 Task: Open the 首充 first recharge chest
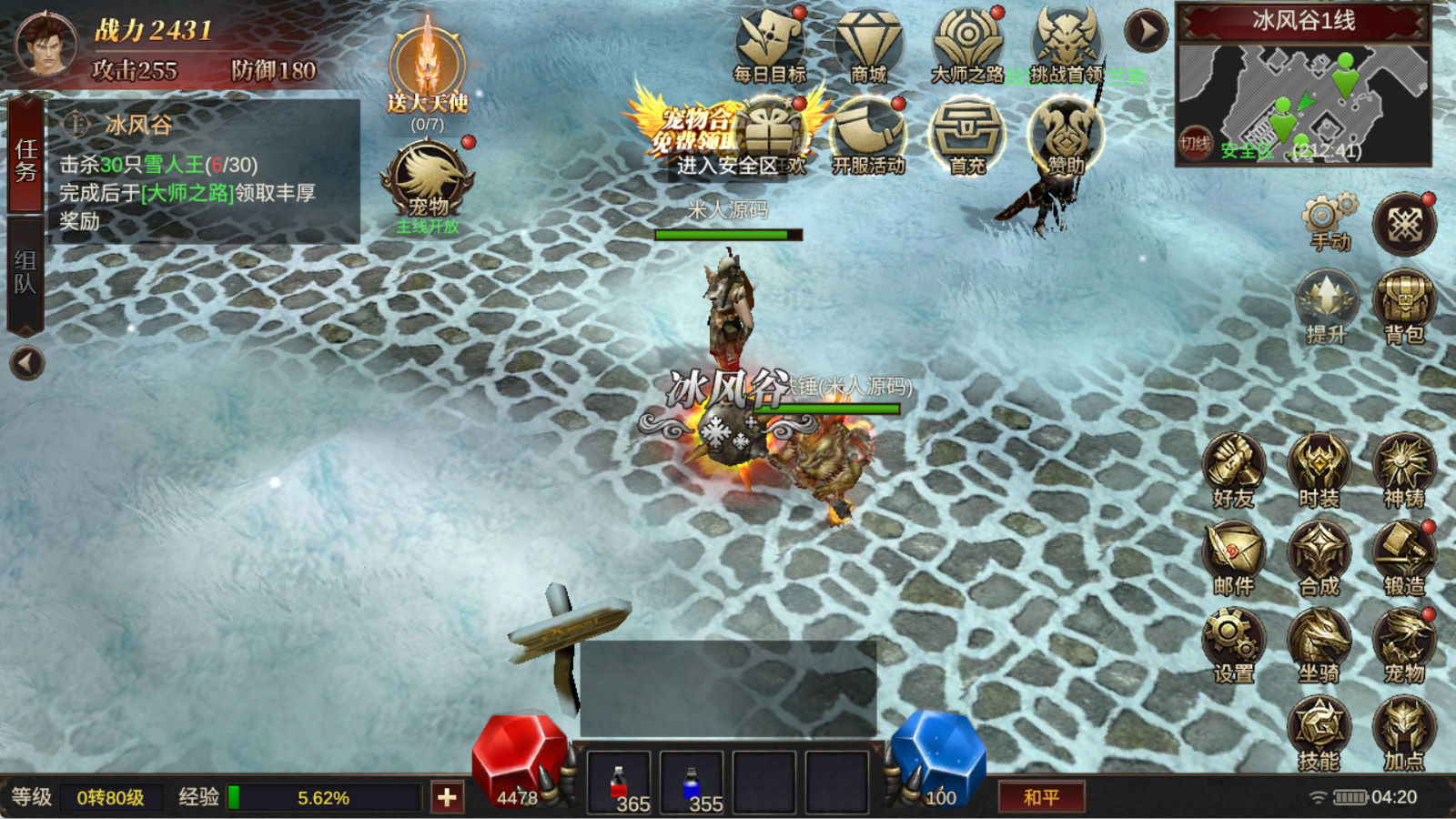coord(966,136)
